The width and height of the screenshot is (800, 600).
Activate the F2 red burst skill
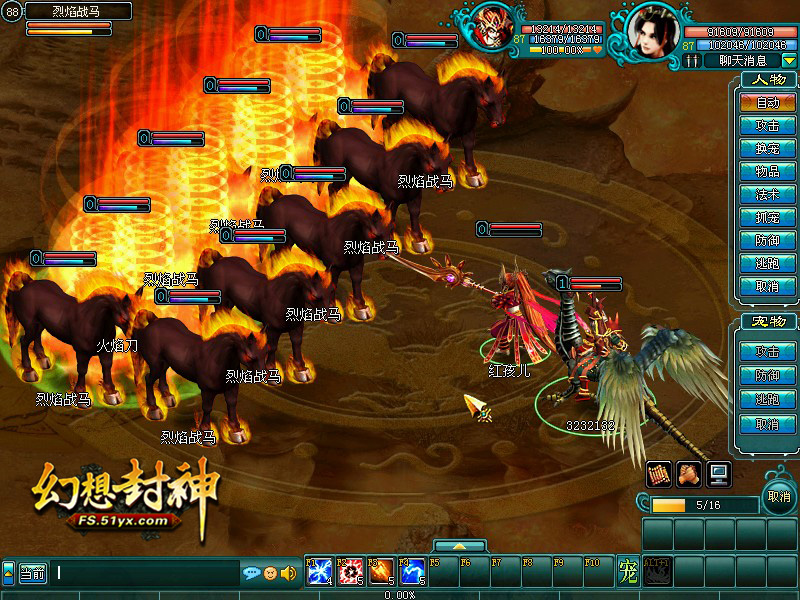[351, 572]
